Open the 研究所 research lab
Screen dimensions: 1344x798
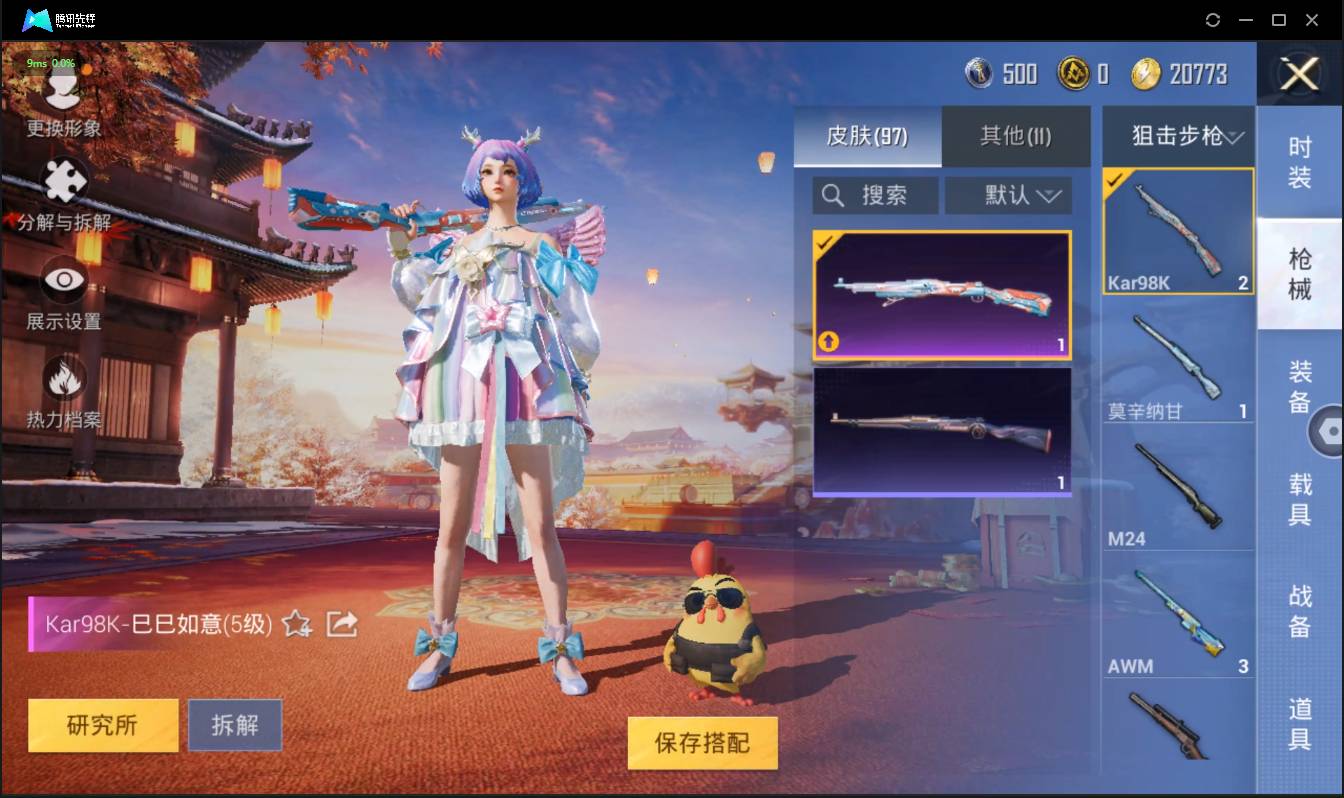coord(102,724)
